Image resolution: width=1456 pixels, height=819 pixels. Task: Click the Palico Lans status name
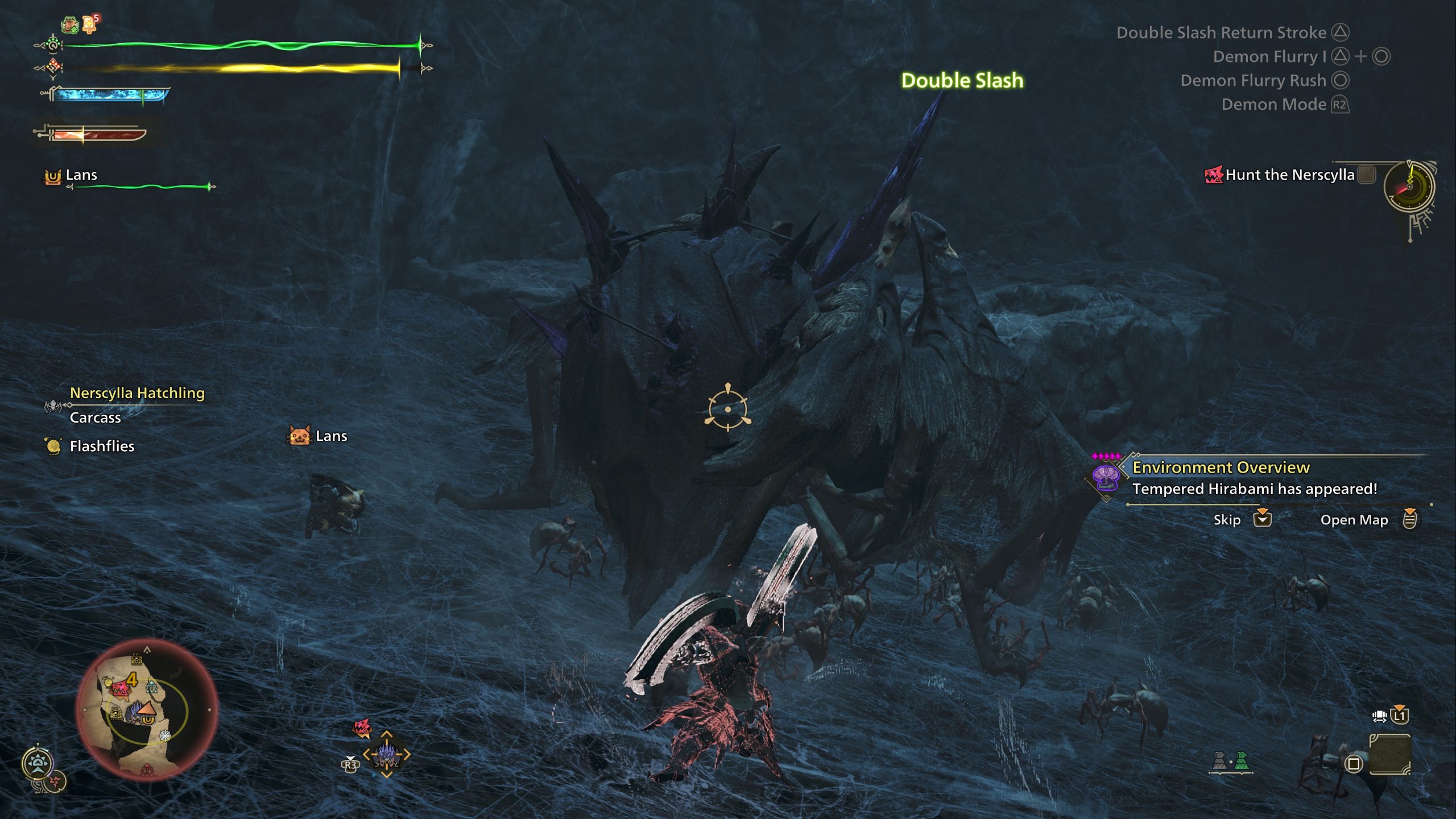click(x=81, y=175)
